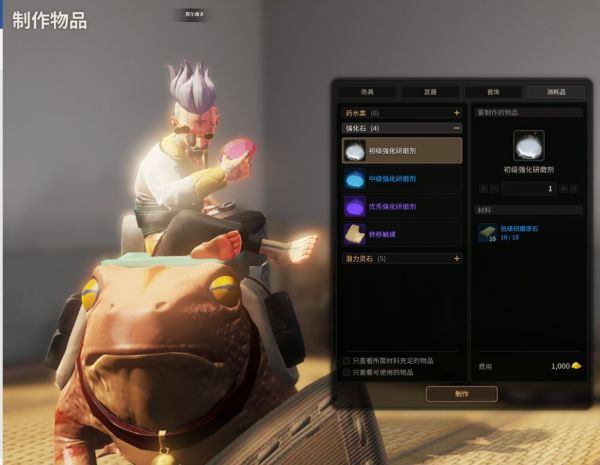Switch to the 防具 tab

[367, 91]
